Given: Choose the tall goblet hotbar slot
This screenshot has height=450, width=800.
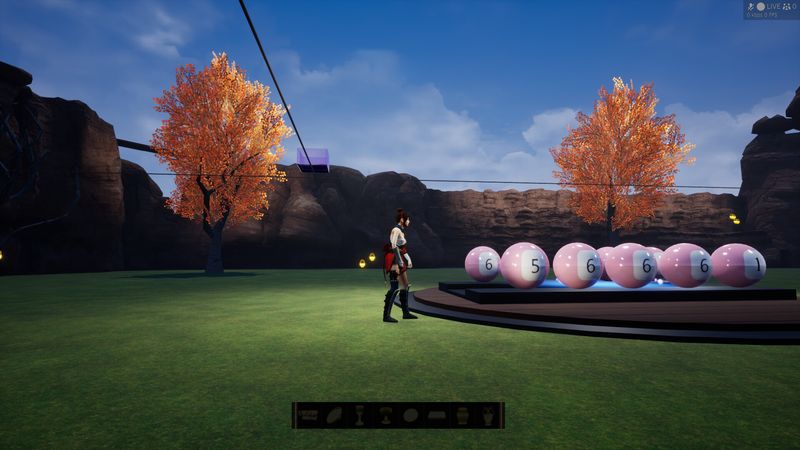Looking at the screenshot, I should (x=359, y=415).
